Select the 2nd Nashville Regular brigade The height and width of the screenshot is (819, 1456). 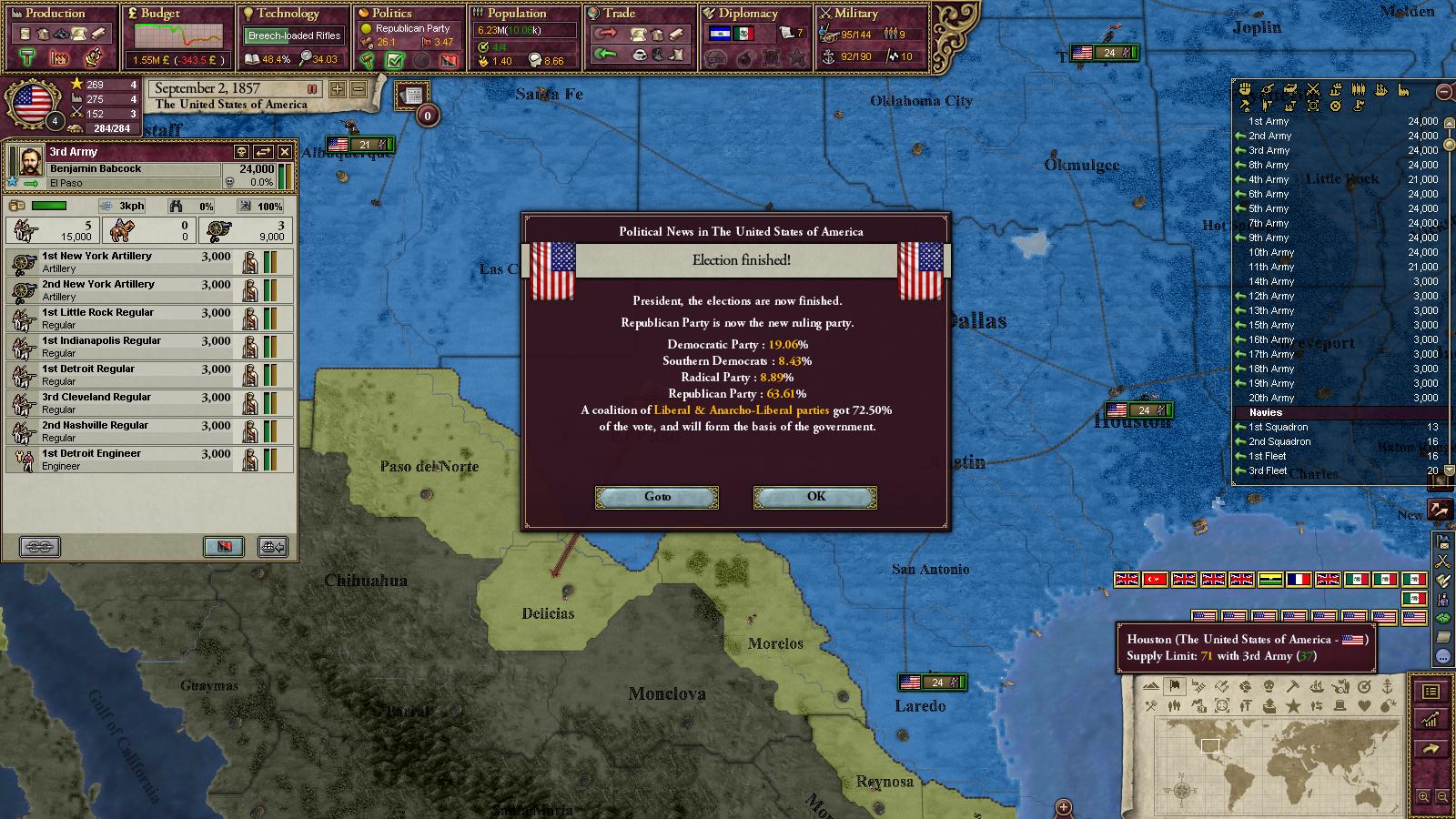[x=127, y=431]
